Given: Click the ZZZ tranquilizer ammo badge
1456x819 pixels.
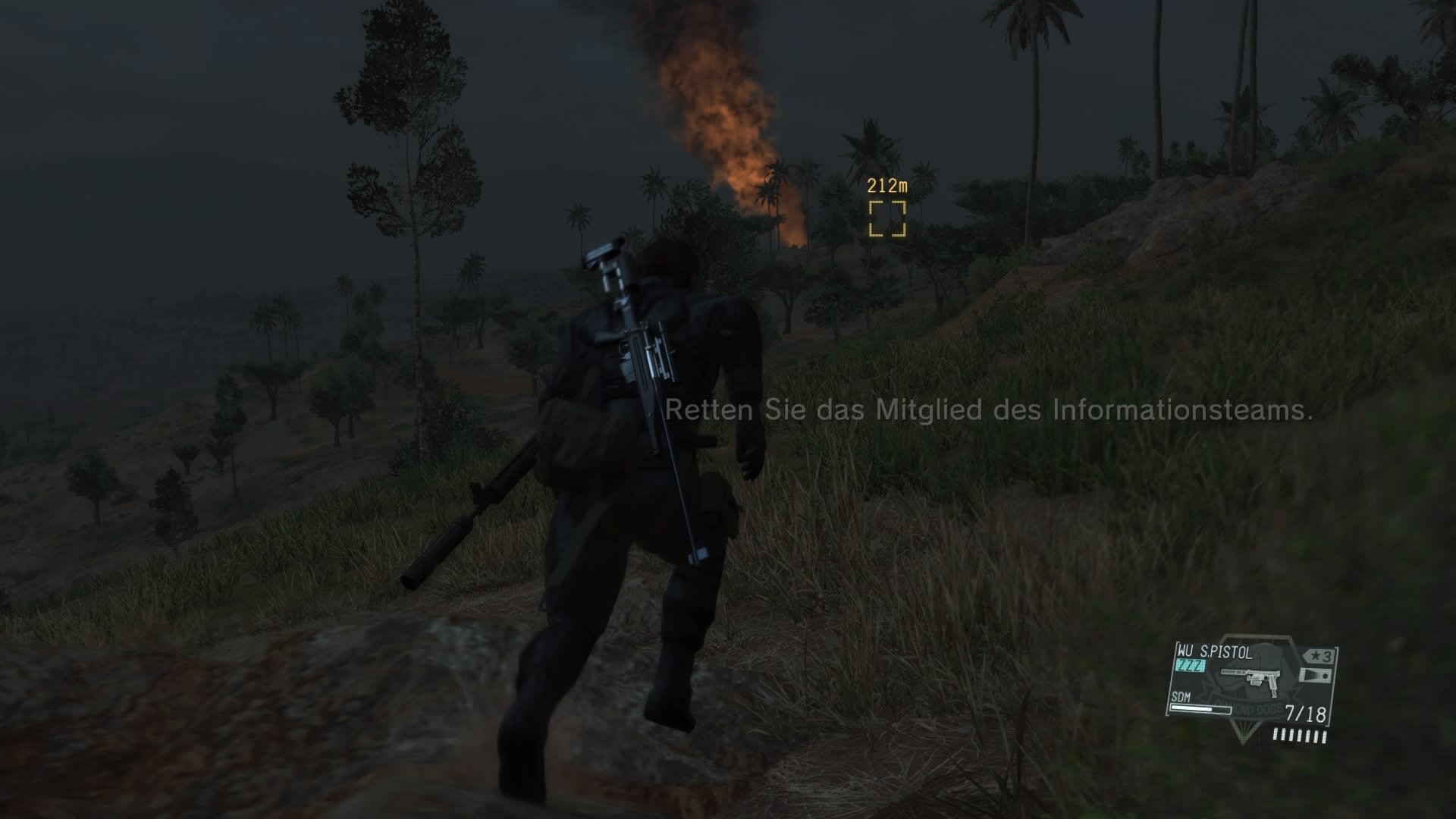Looking at the screenshot, I should 1189,664.
